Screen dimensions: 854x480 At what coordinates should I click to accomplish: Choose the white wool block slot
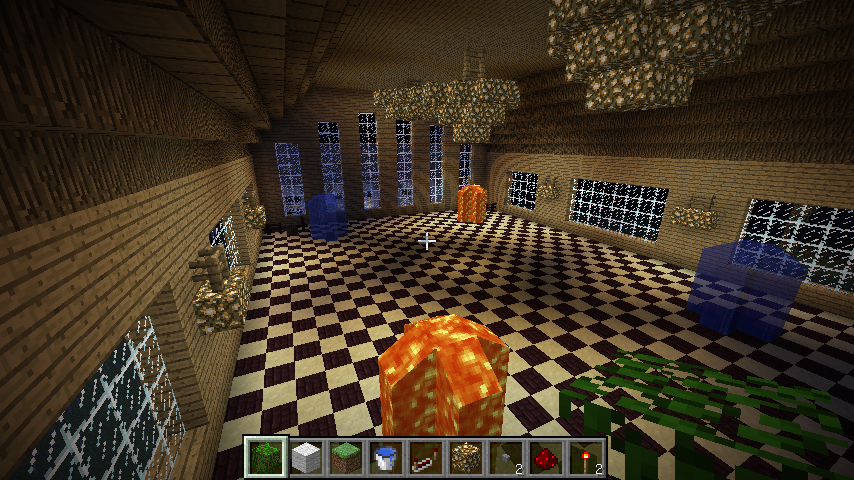click(306, 459)
